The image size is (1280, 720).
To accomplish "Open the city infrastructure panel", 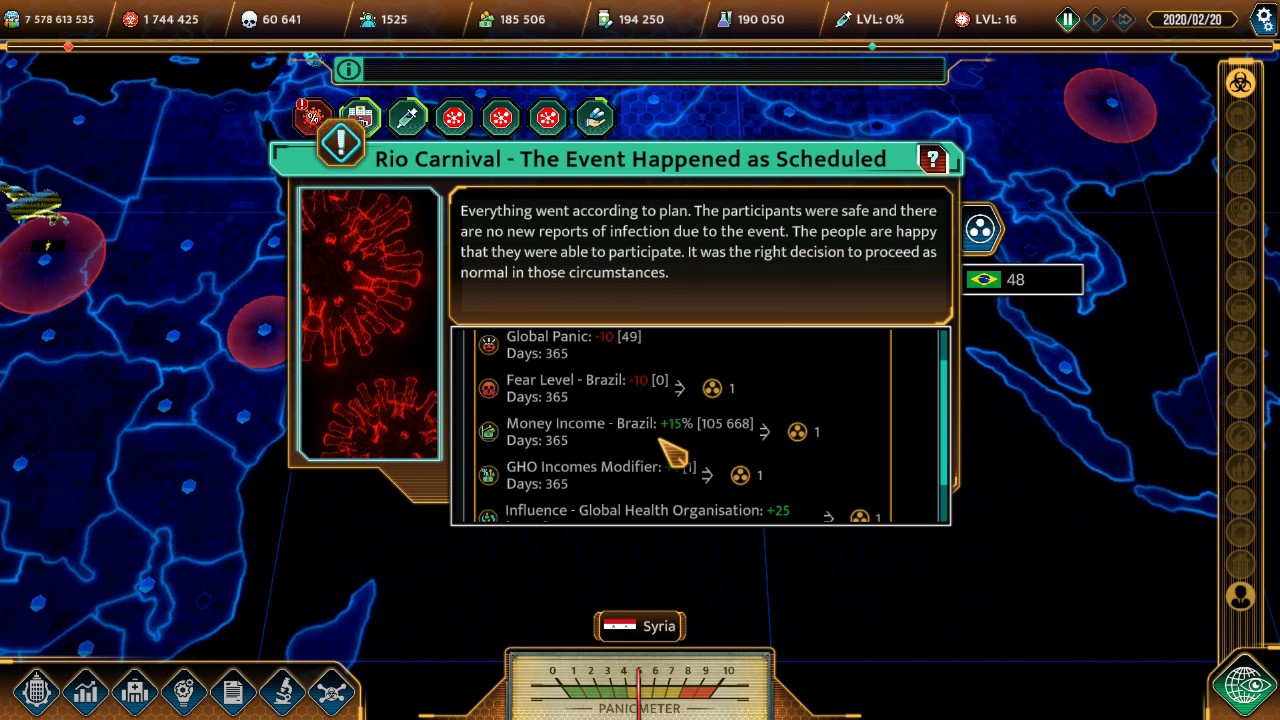I will [37, 690].
